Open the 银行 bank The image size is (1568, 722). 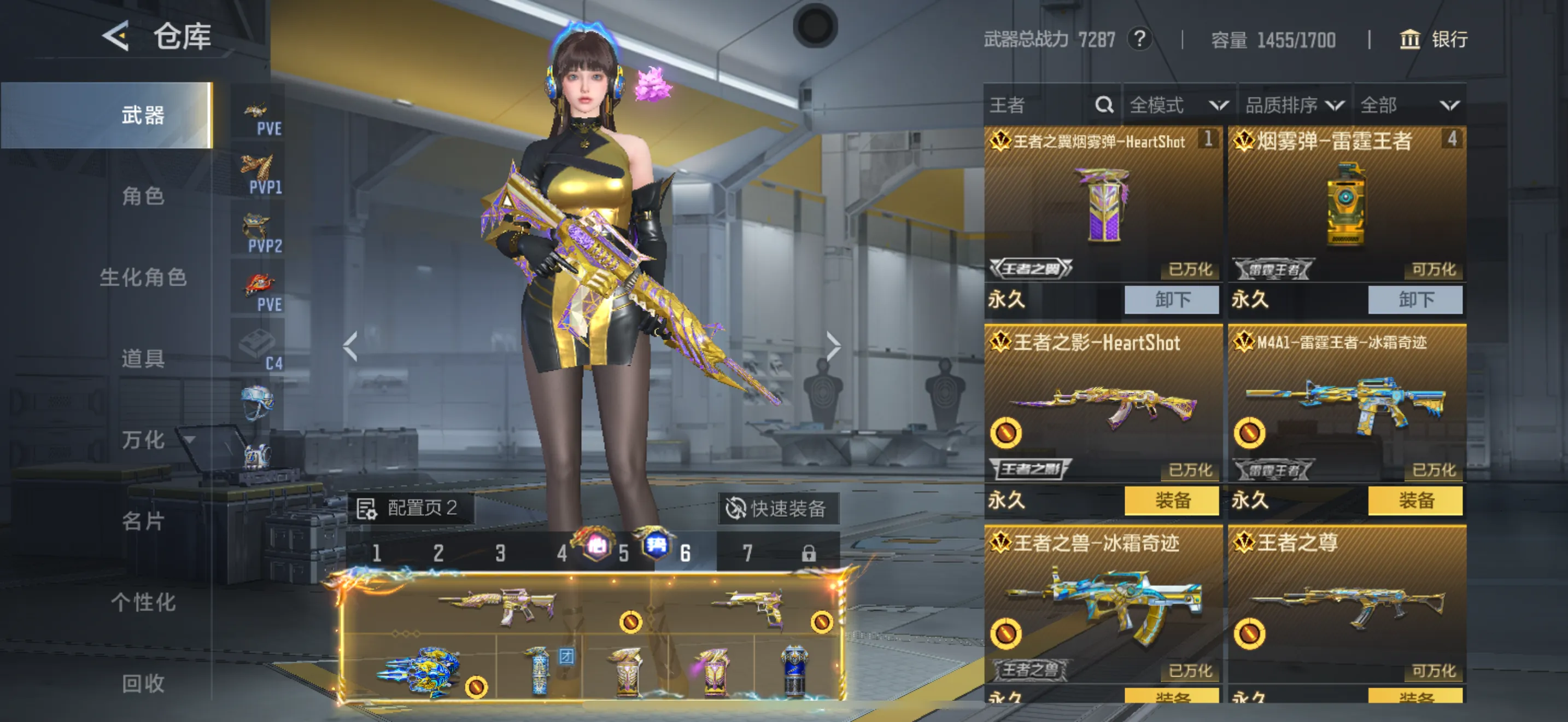[x=1434, y=40]
